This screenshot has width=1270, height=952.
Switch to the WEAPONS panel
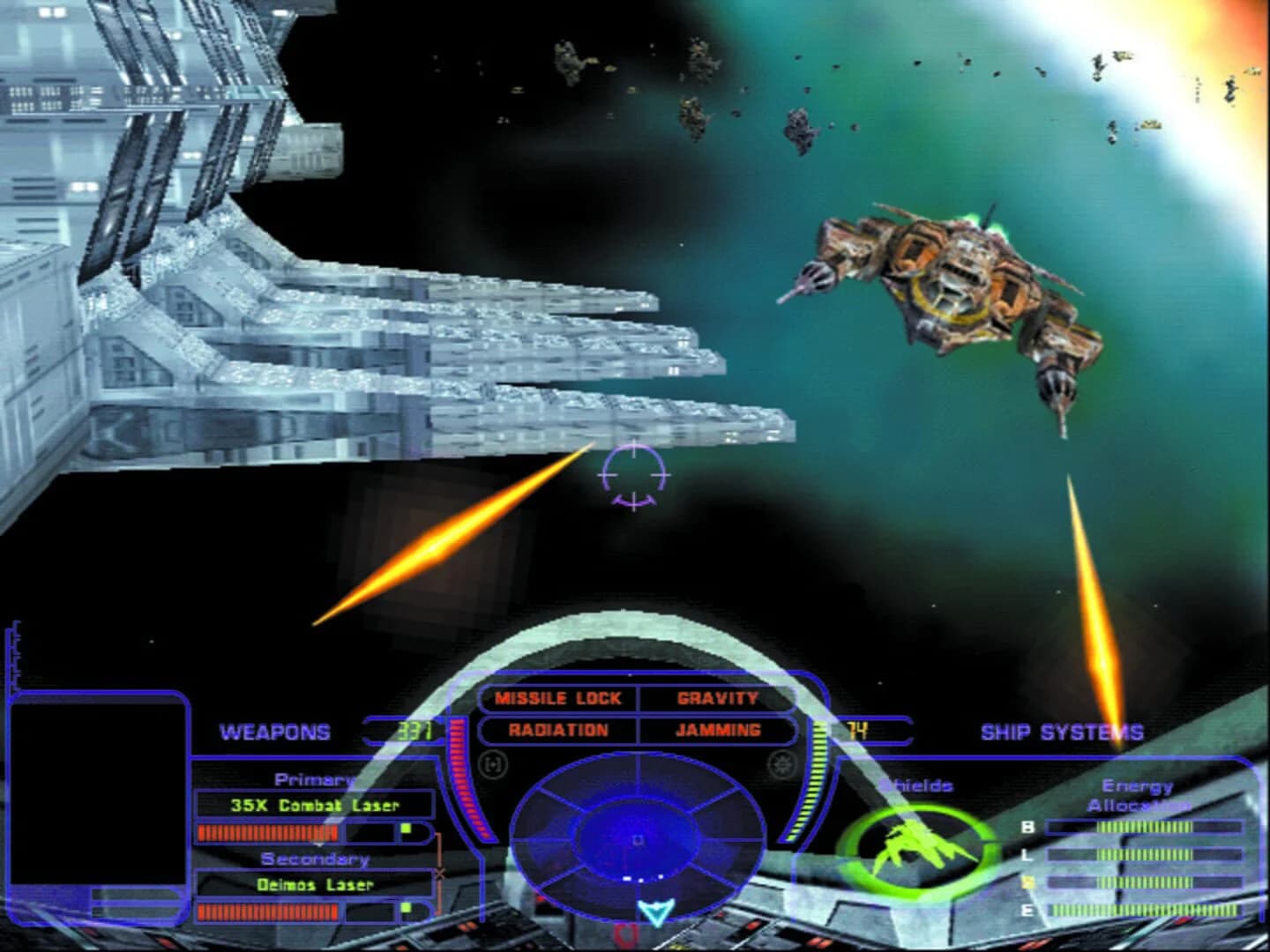click(276, 732)
